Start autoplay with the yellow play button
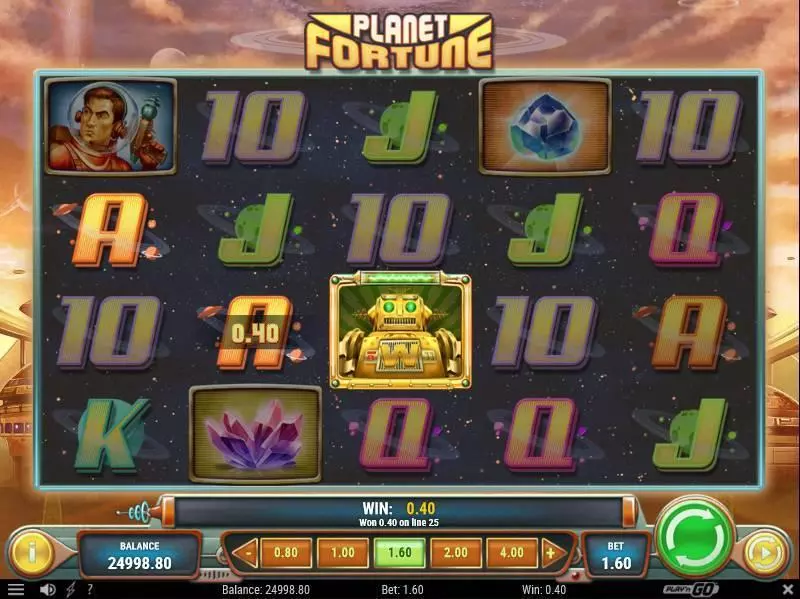The image size is (800, 599). pyautogui.click(x=764, y=552)
